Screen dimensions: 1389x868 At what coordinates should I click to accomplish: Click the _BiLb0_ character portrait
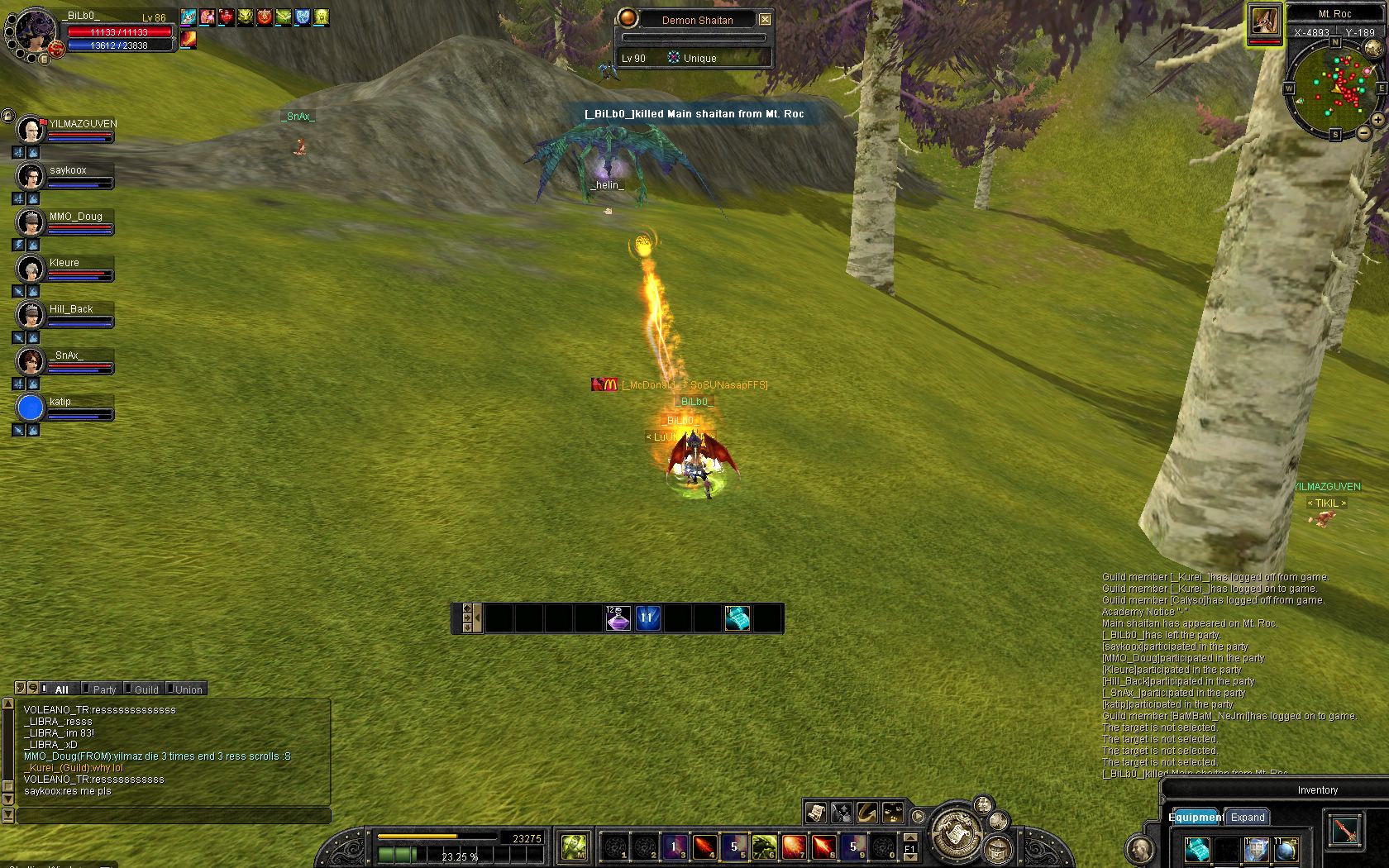click(x=35, y=33)
